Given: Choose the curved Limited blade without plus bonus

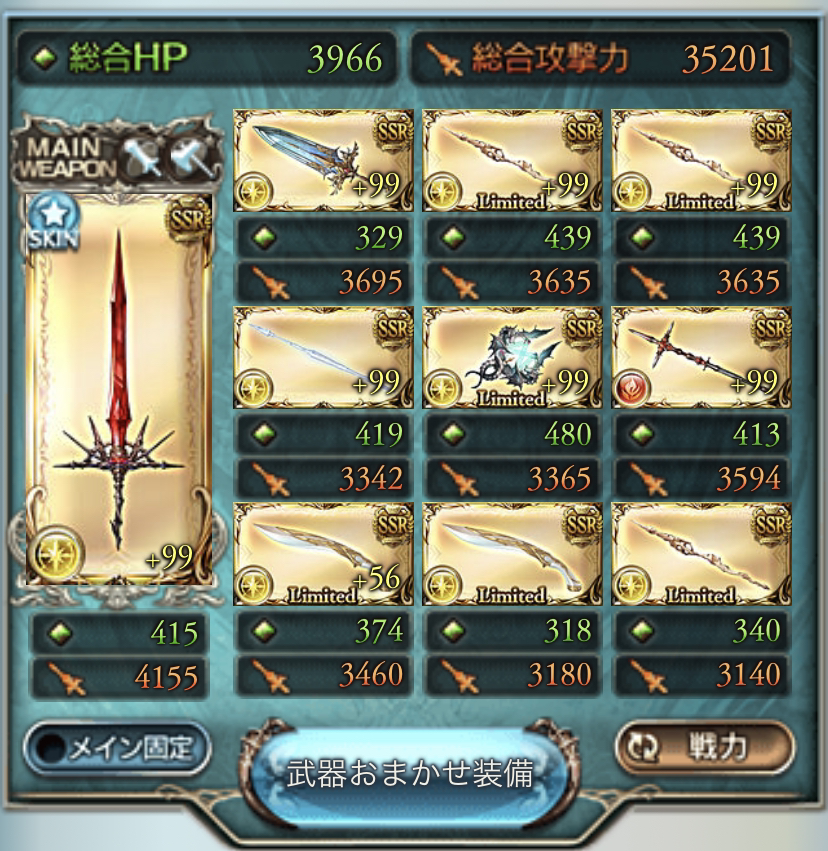Looking at the screenshot, I should (512, 555).
